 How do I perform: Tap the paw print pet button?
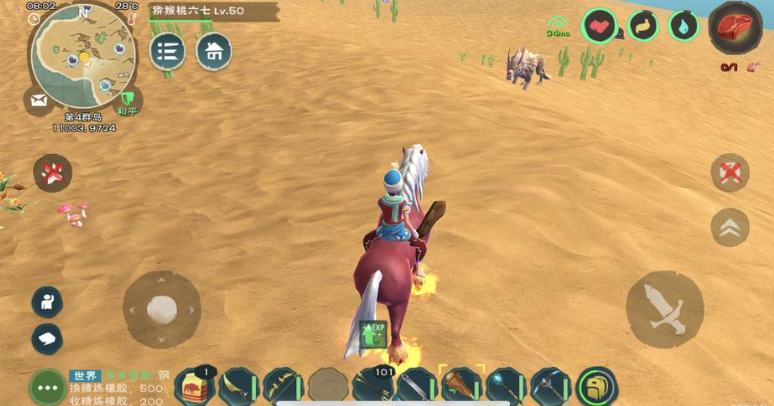[51, 173]
